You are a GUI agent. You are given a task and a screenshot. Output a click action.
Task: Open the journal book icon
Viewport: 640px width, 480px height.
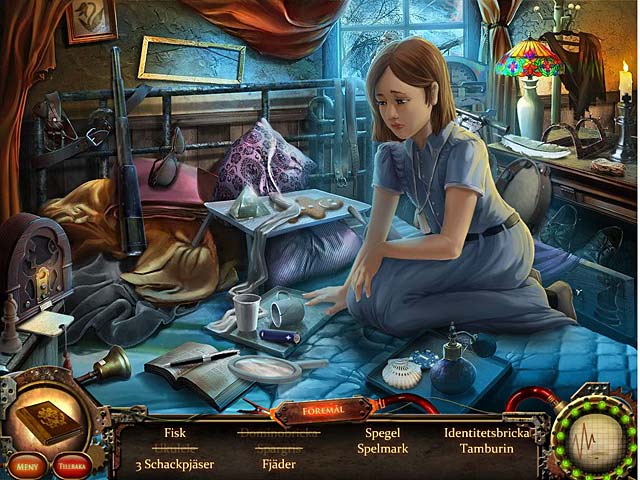click(x=49, y=420)
